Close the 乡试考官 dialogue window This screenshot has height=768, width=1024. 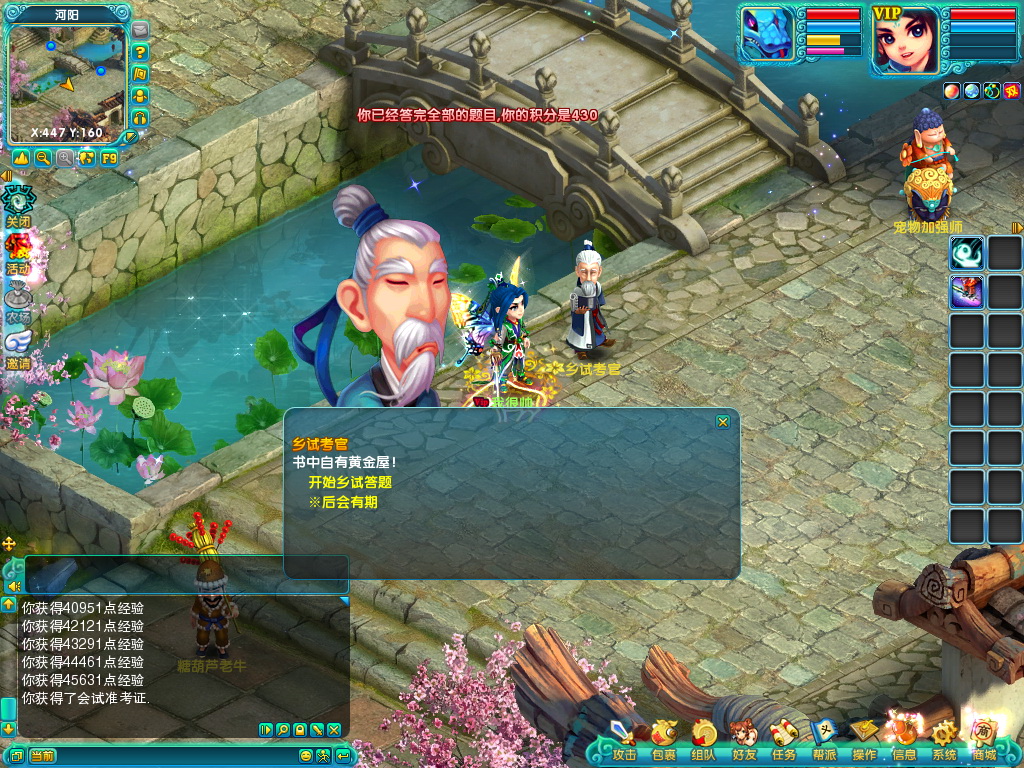pyautogui.click(x=723, y=422)
